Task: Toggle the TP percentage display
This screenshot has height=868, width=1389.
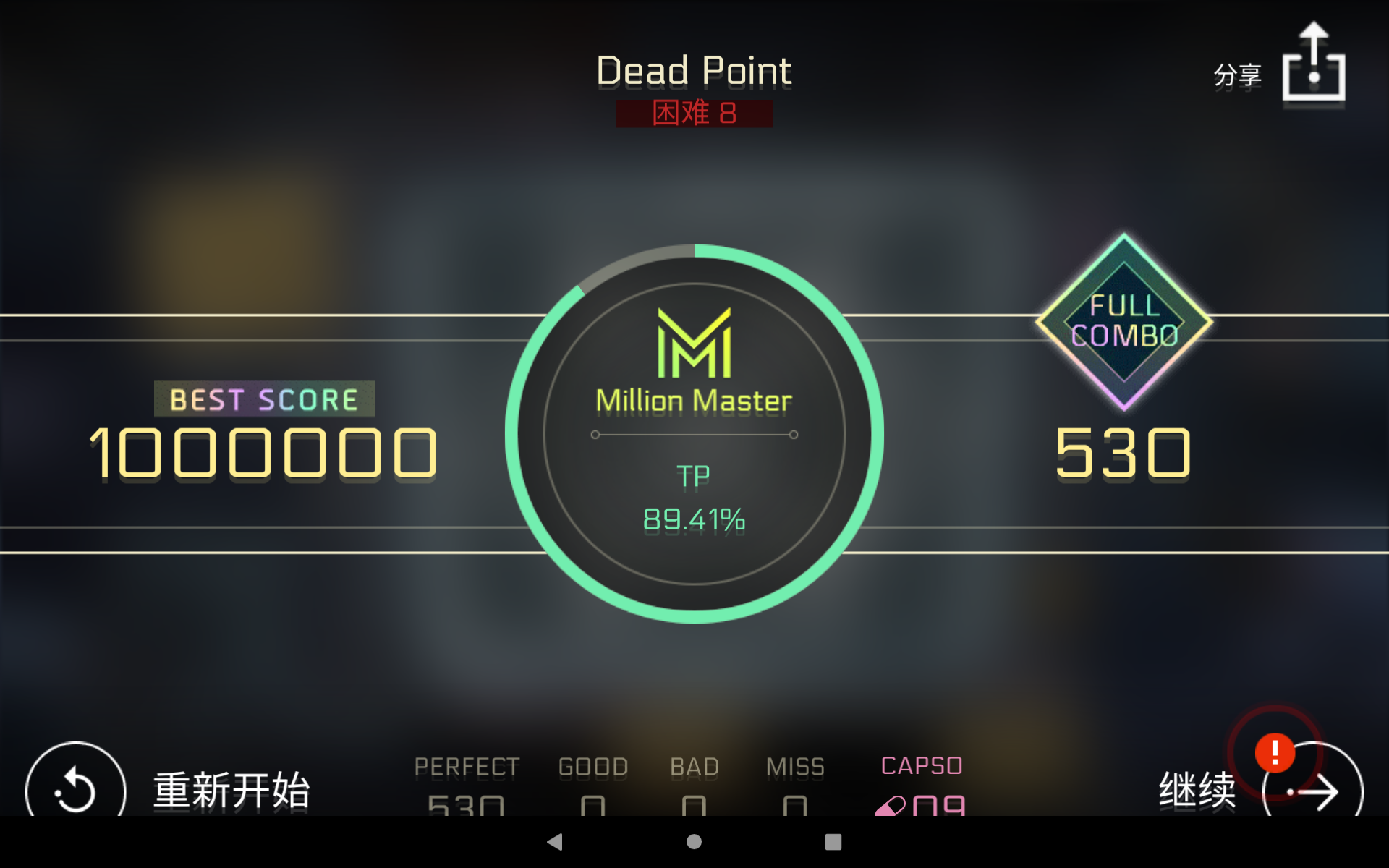Action: [x=693, y=517]
